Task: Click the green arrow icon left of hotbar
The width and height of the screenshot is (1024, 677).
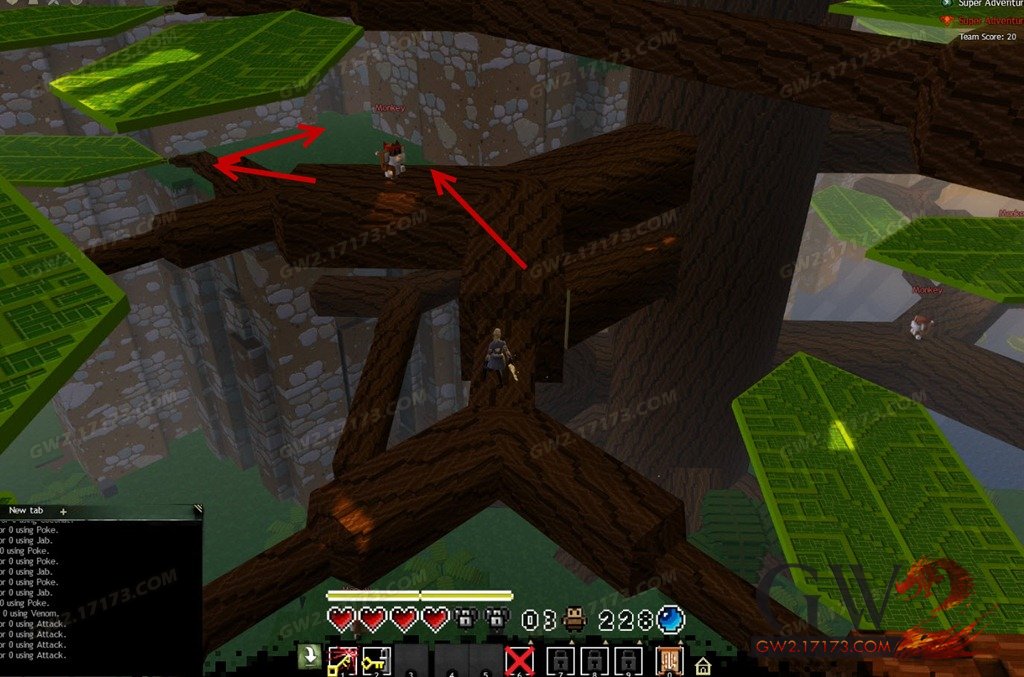Action: pos(310,657)
